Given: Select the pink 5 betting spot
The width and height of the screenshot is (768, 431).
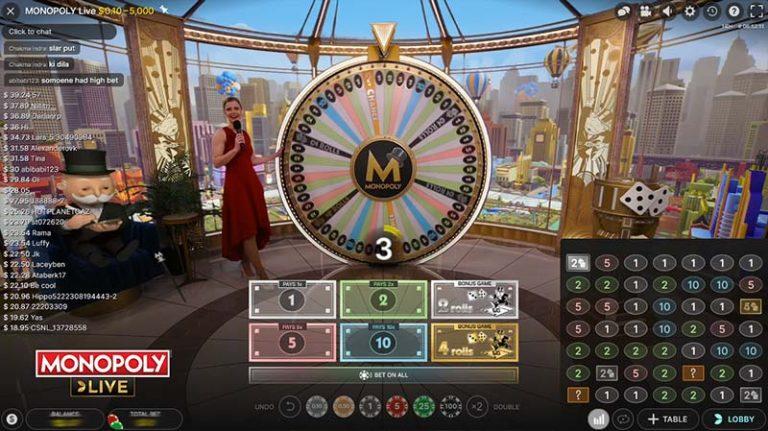Looking at the screenshot, I should pos(291,342).
